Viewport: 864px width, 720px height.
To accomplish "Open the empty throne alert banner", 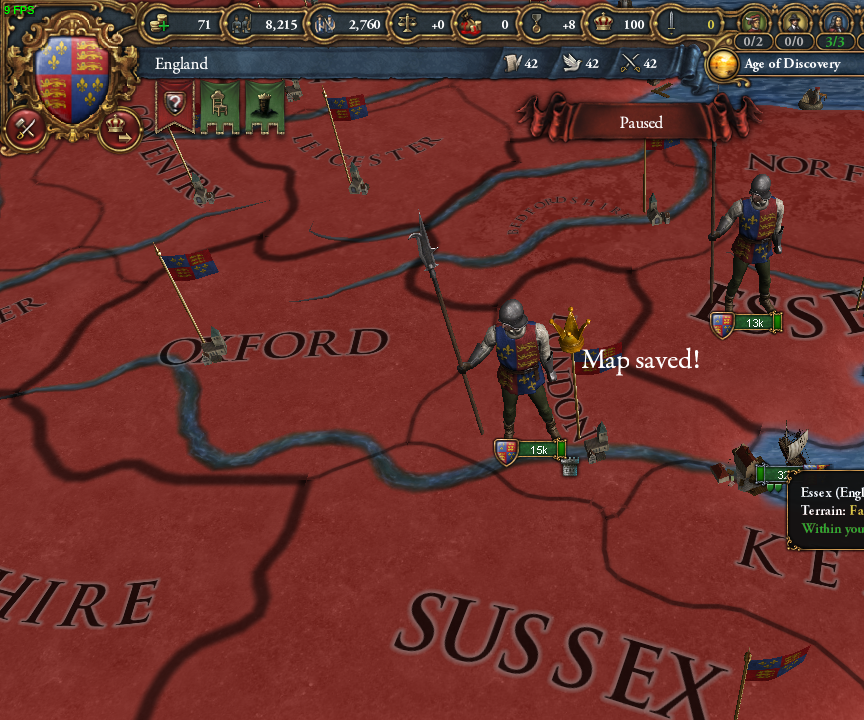I will (219, 105).
